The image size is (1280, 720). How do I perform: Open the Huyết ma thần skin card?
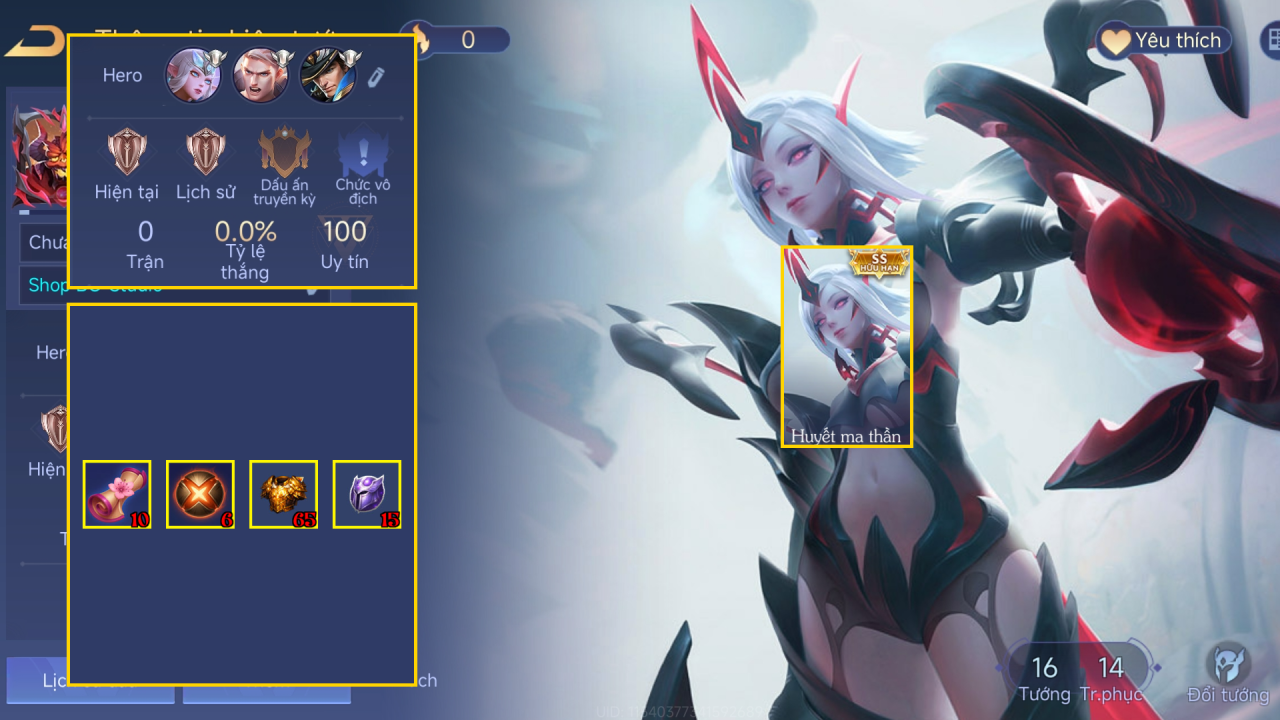pyautogui.click(x=846, y=346)
